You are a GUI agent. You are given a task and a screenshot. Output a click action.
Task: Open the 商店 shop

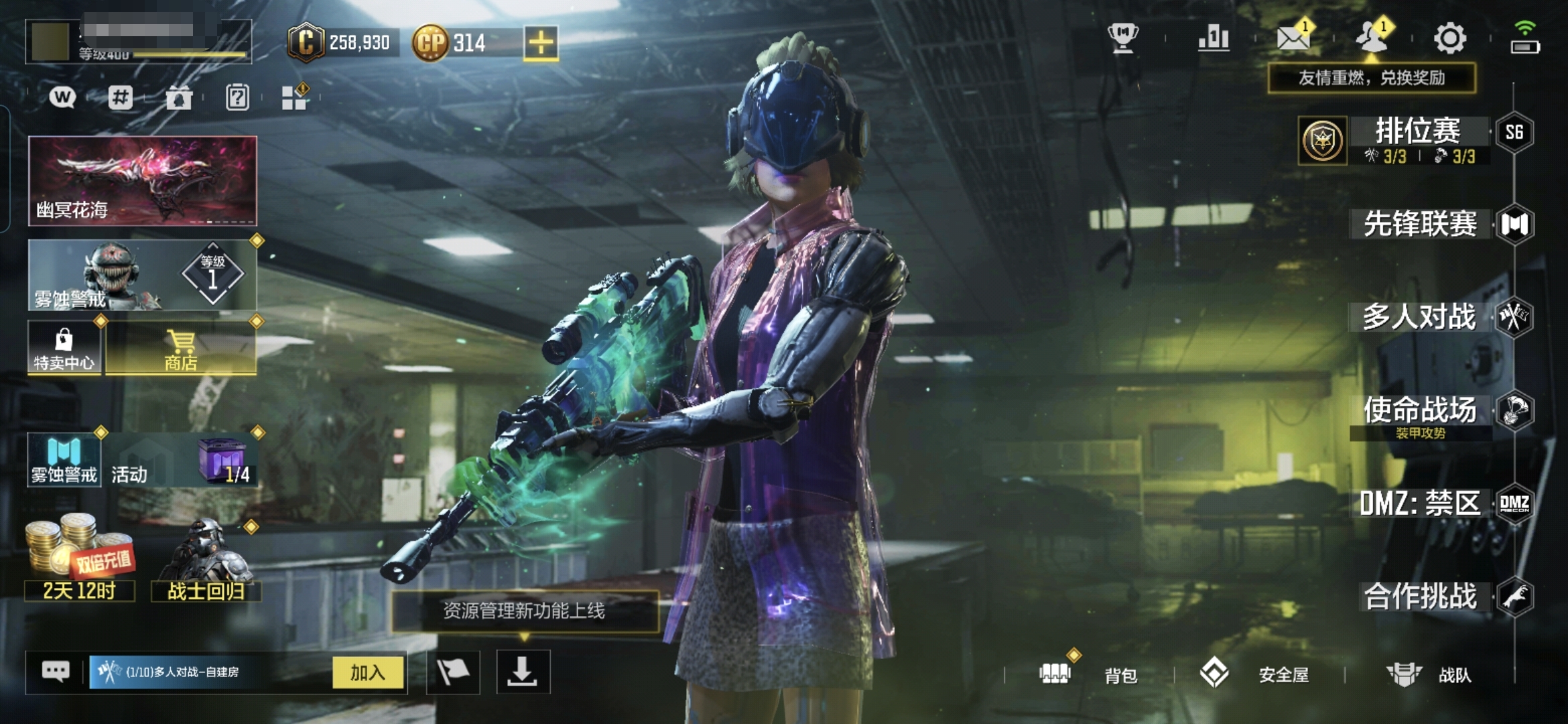tap(181, 349)
